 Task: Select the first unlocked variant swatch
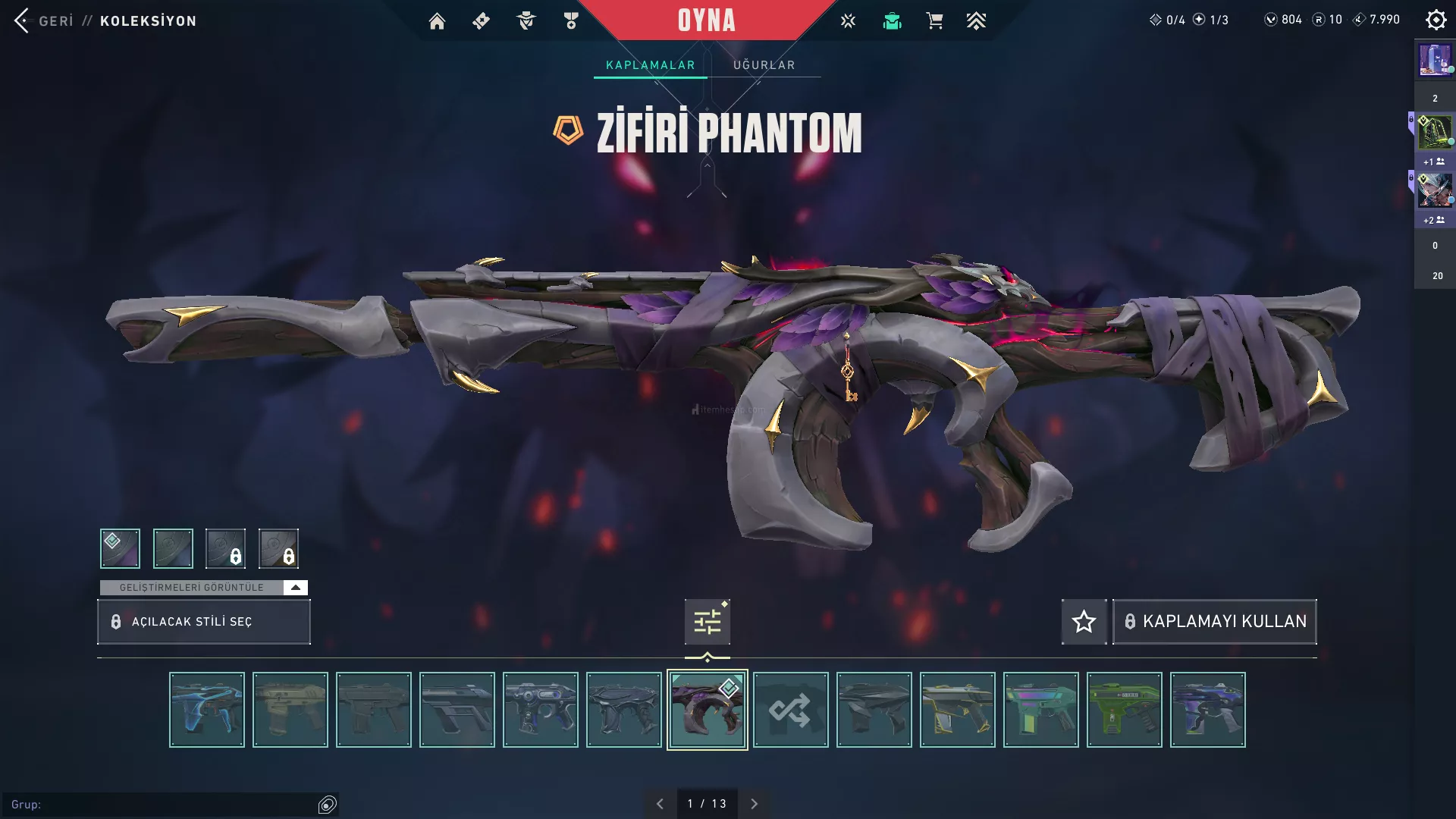pyautogui.click(x=120, y=548)
